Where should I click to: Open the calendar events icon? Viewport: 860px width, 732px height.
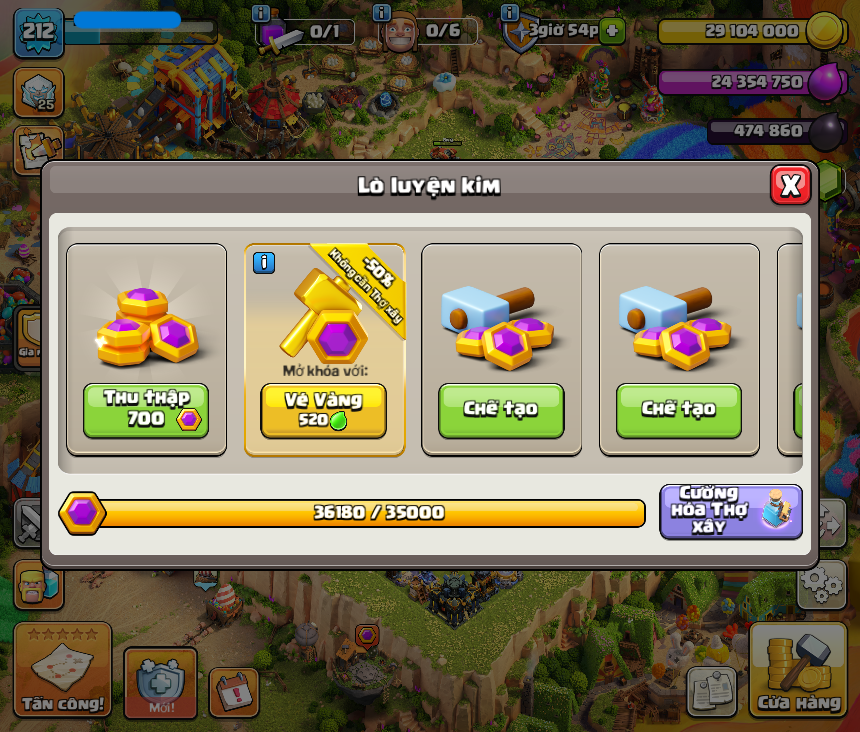234,692
